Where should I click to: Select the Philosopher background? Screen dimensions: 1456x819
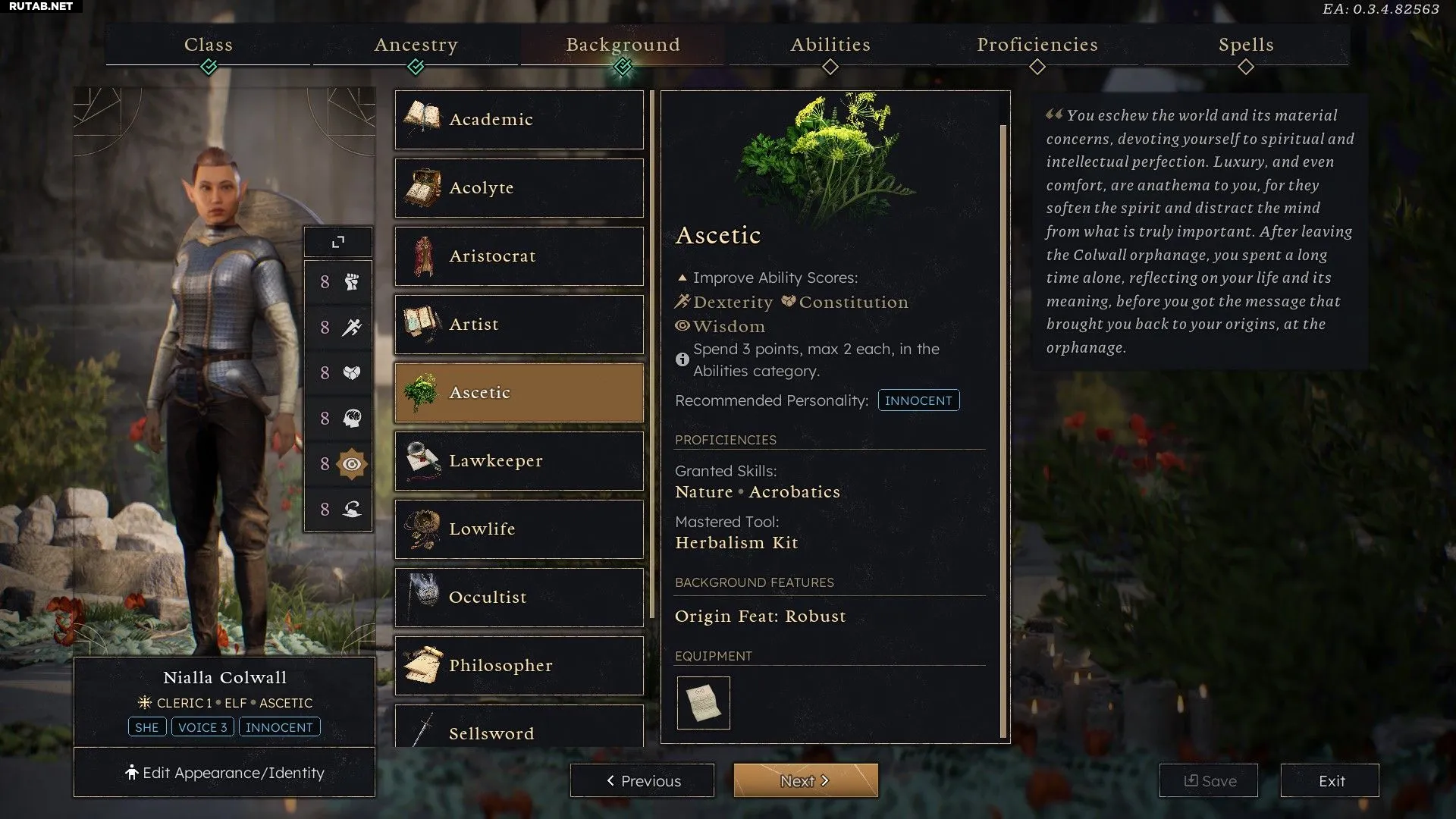(x=519, y=666)
